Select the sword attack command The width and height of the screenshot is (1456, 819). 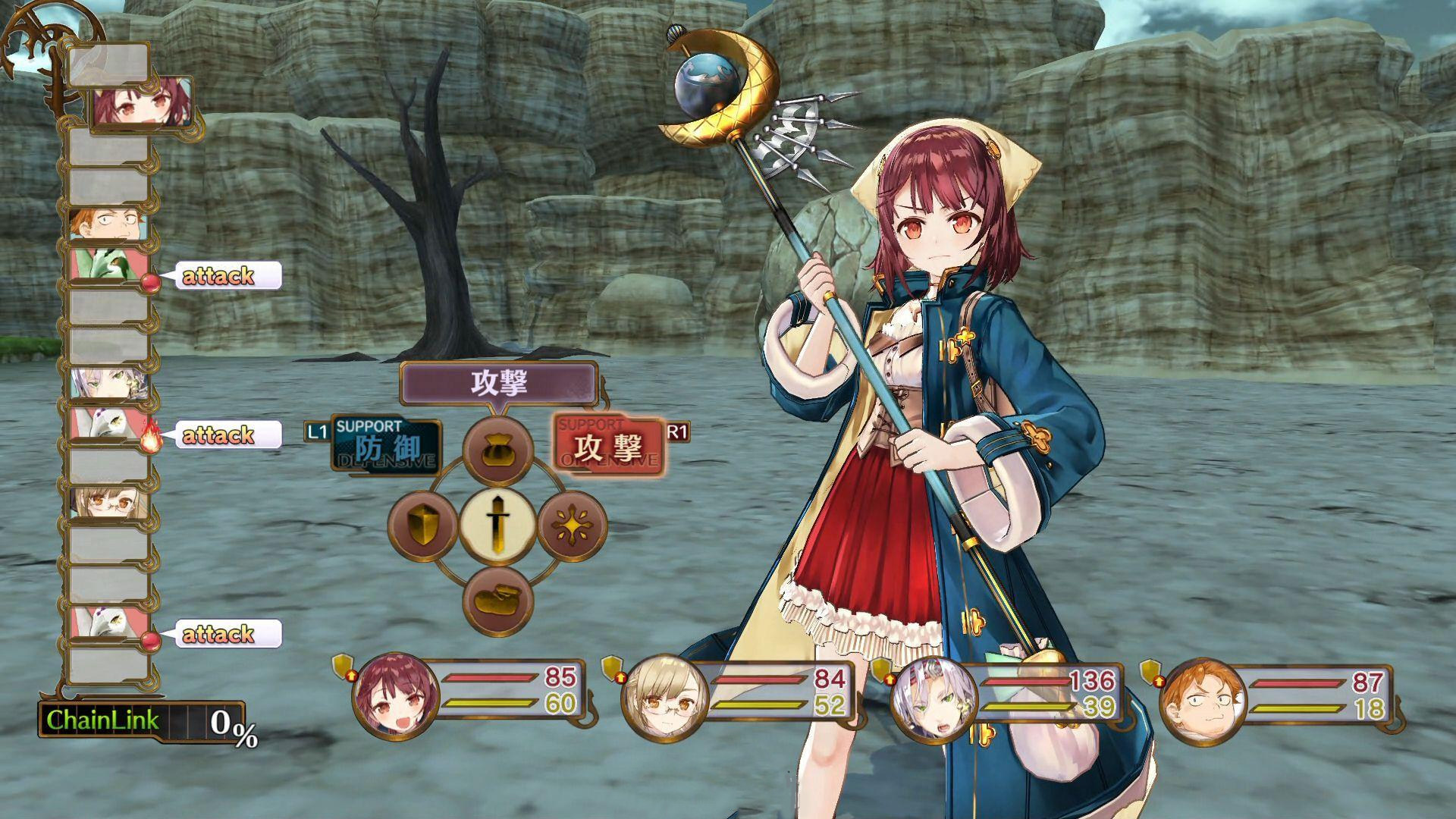click(497, 526)
